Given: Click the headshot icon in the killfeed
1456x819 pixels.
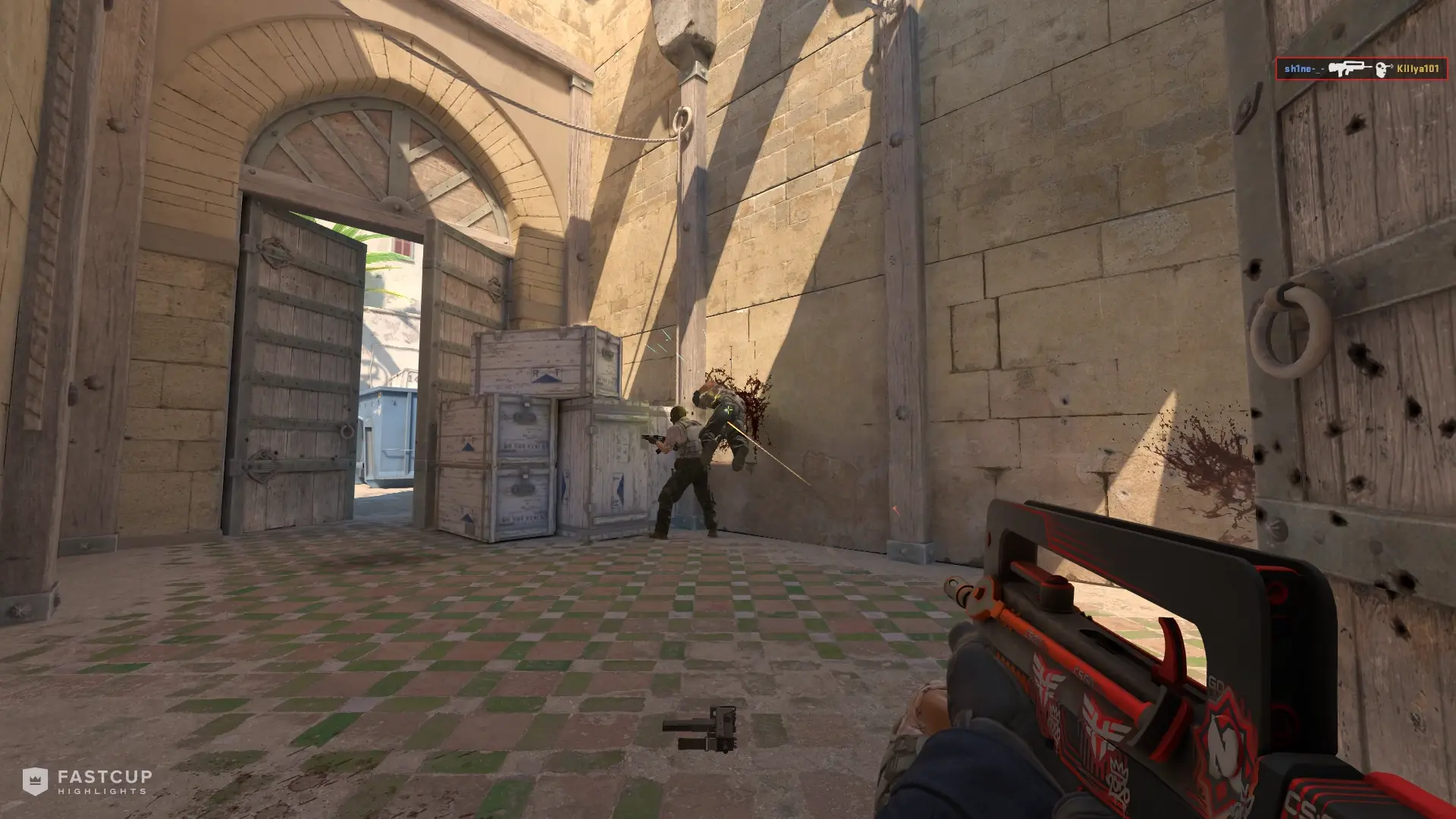Looking at the screenshot, I should (x=1382, y=69).
